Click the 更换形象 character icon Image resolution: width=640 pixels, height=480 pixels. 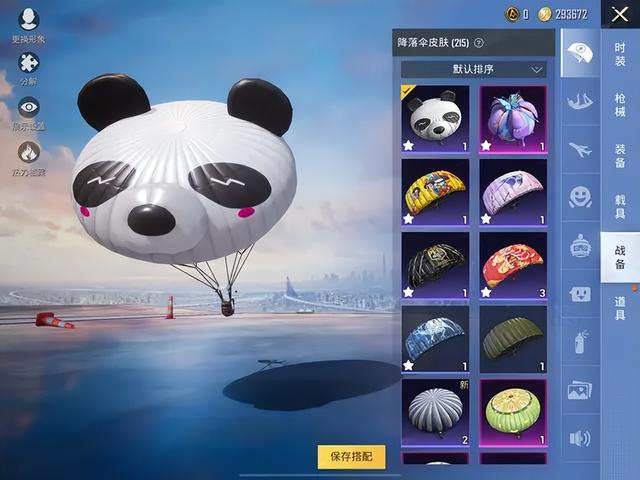28,20
